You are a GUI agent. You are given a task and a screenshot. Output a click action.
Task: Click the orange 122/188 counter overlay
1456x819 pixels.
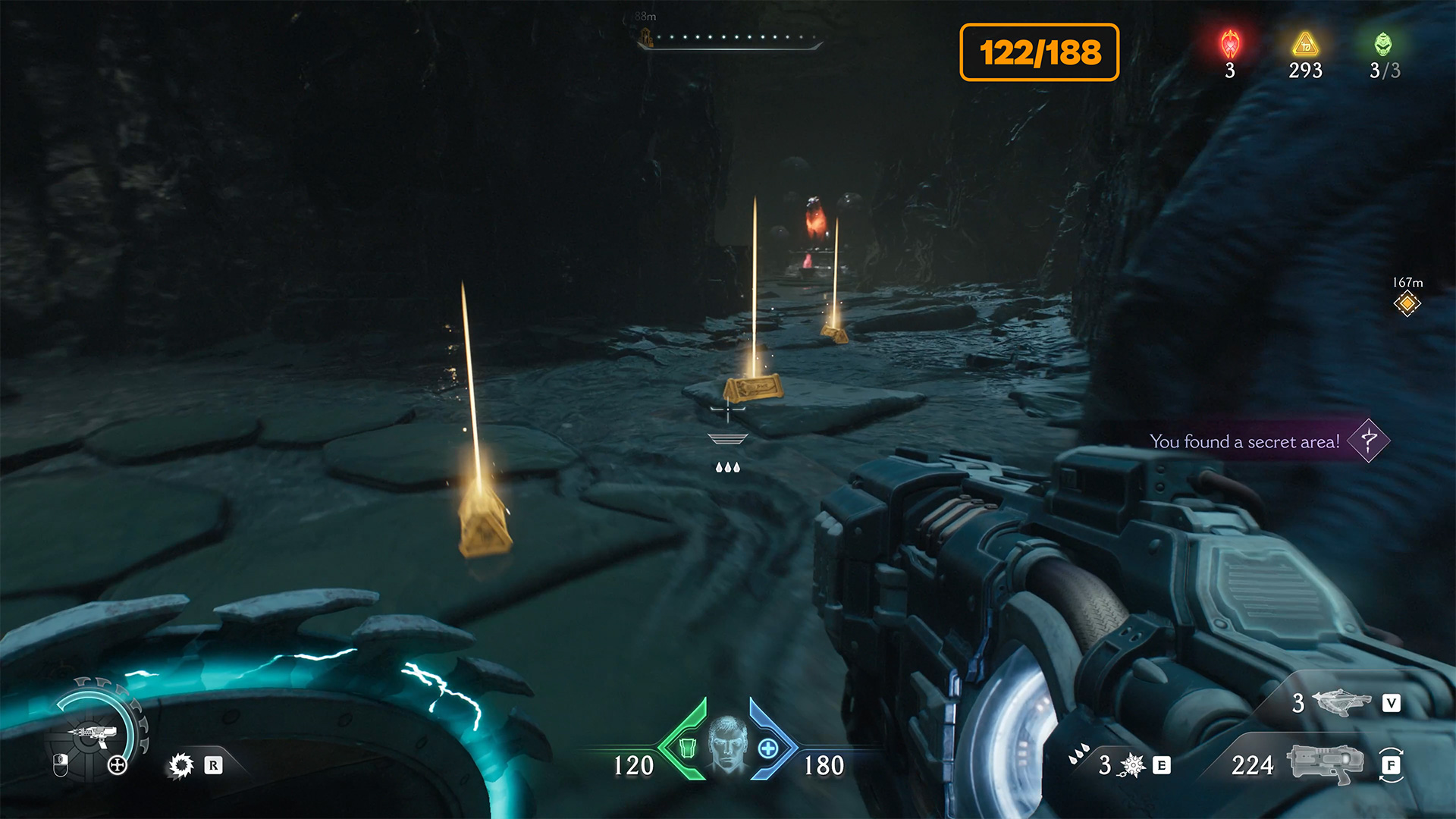(1039, 52)
